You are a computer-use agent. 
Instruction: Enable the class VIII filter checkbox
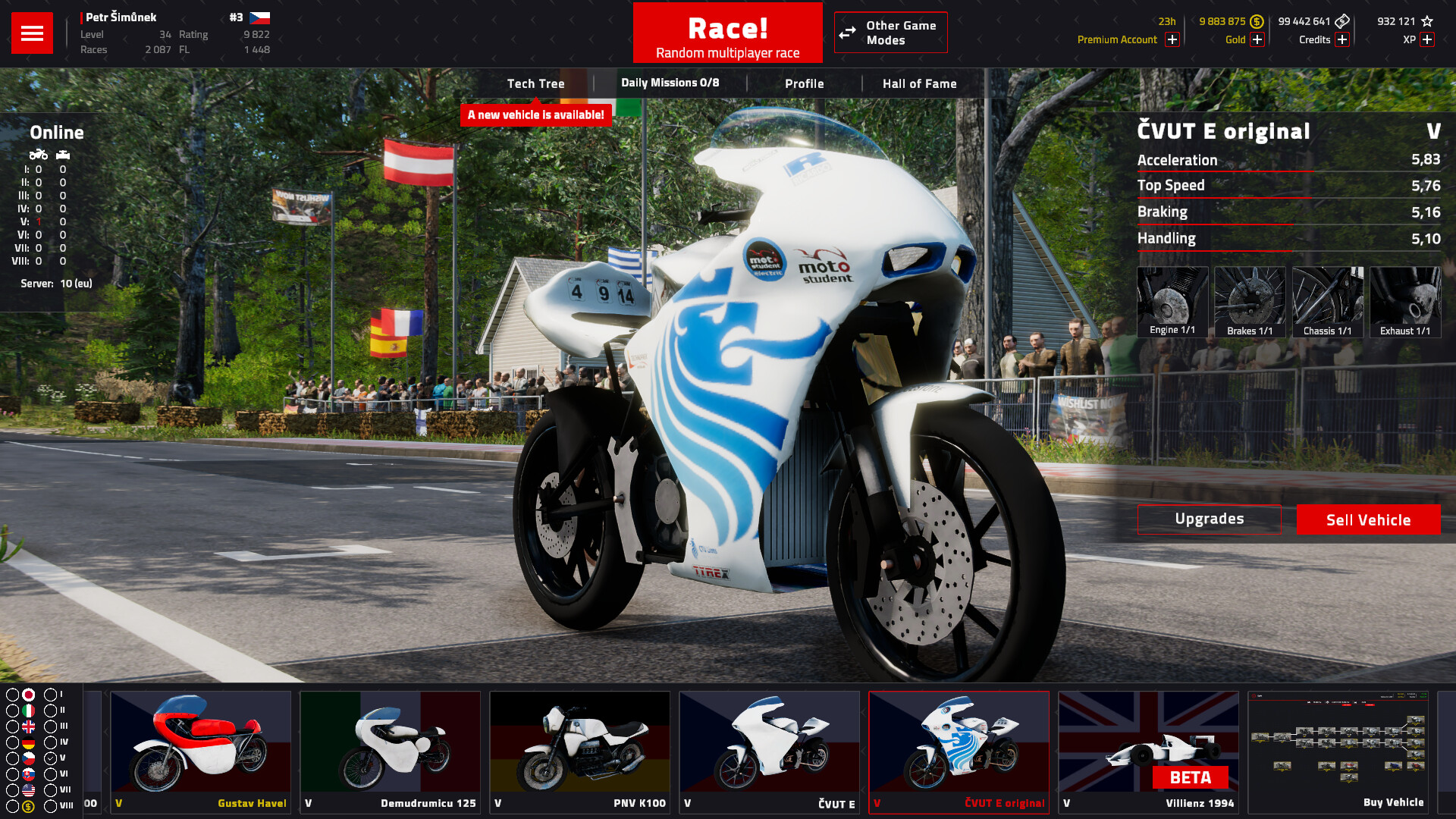pyautogui.click(x=51, y=805)
